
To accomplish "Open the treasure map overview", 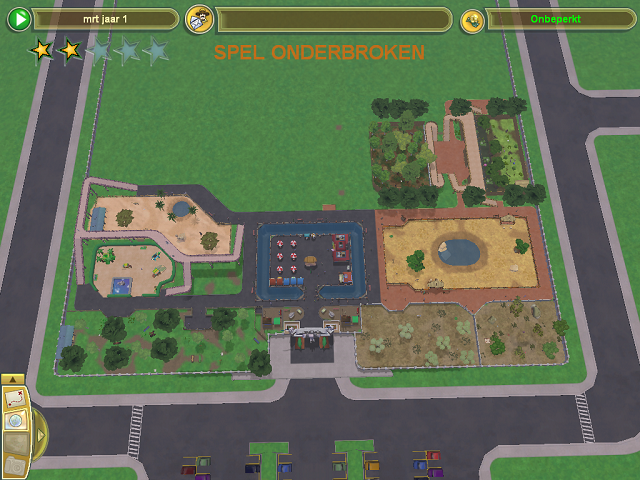I will [15, 399].
